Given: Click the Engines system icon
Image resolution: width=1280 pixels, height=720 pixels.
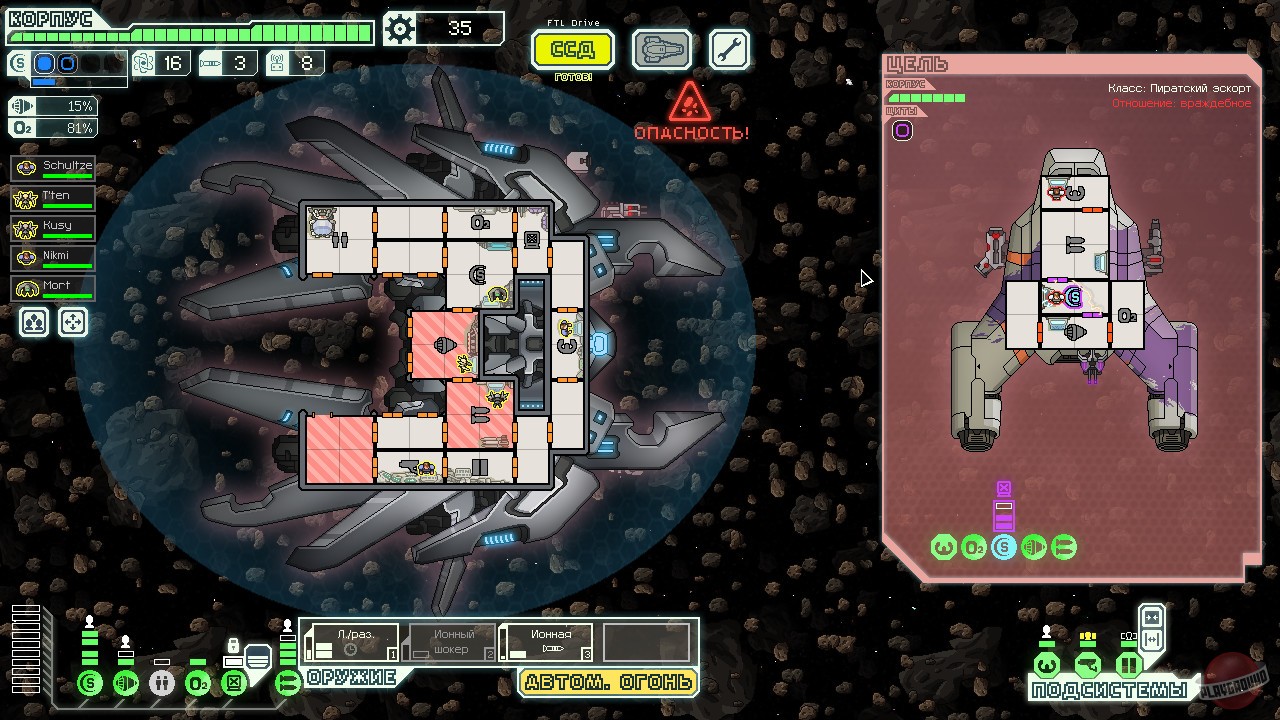Looking at the screenshot, I should pos(125,683).
